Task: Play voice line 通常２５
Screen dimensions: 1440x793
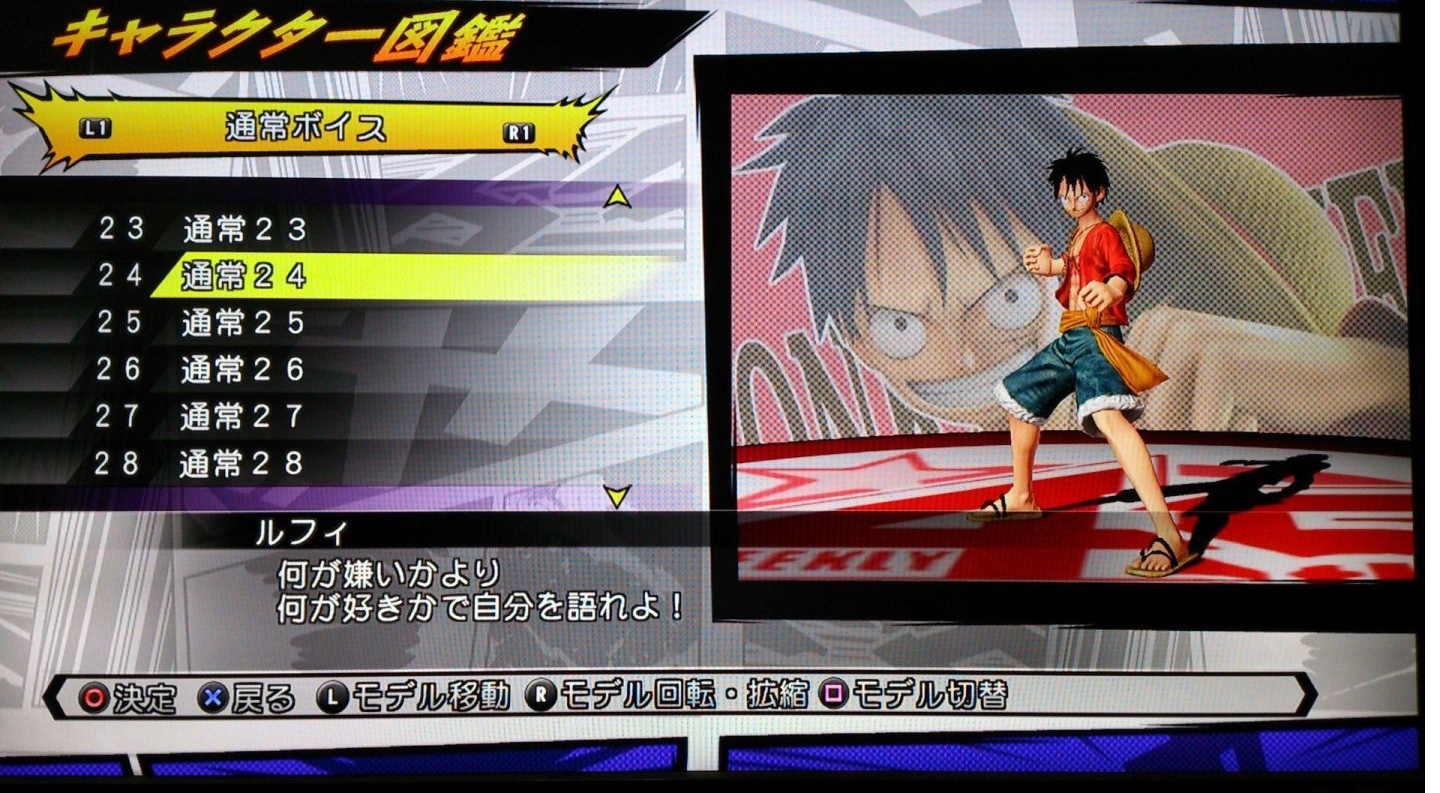Action: coord(244,323)
